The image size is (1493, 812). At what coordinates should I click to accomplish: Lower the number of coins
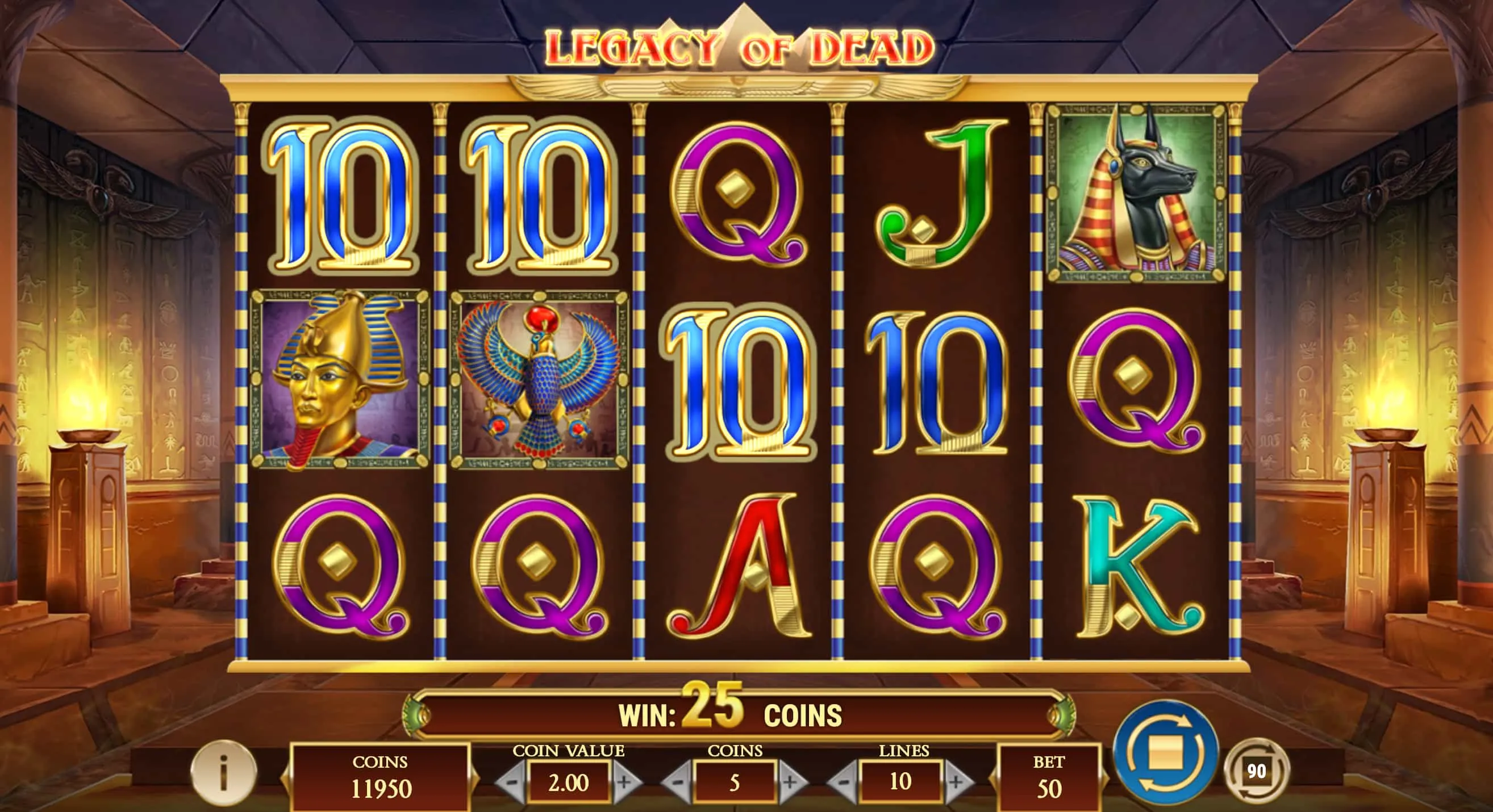pyautogui.click(x=677, y=782)
